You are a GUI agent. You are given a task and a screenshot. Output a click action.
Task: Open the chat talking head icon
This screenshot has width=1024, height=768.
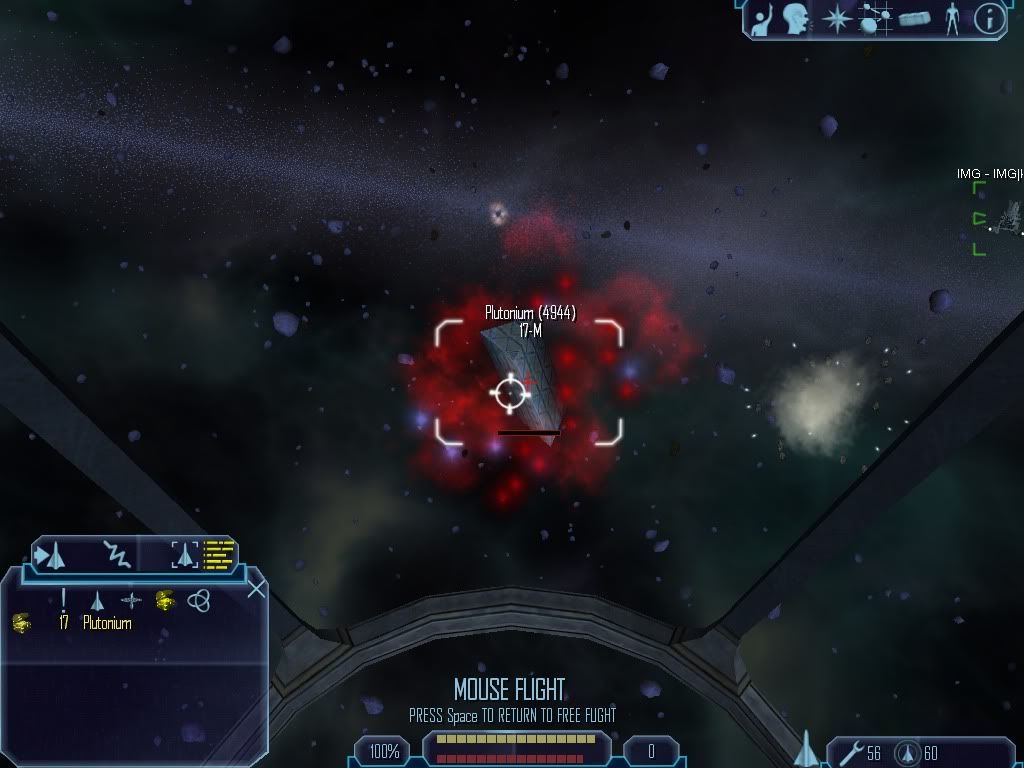(795, 19)
